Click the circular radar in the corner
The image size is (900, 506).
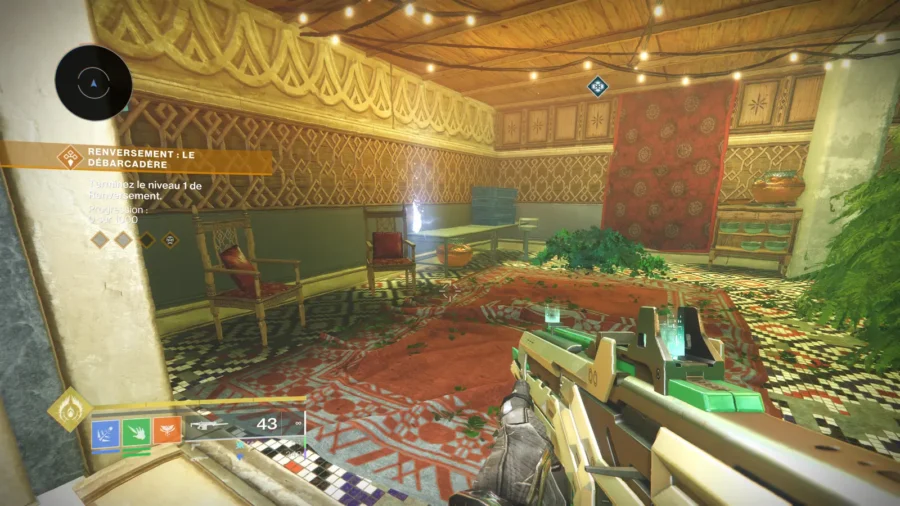coord(93,83)
